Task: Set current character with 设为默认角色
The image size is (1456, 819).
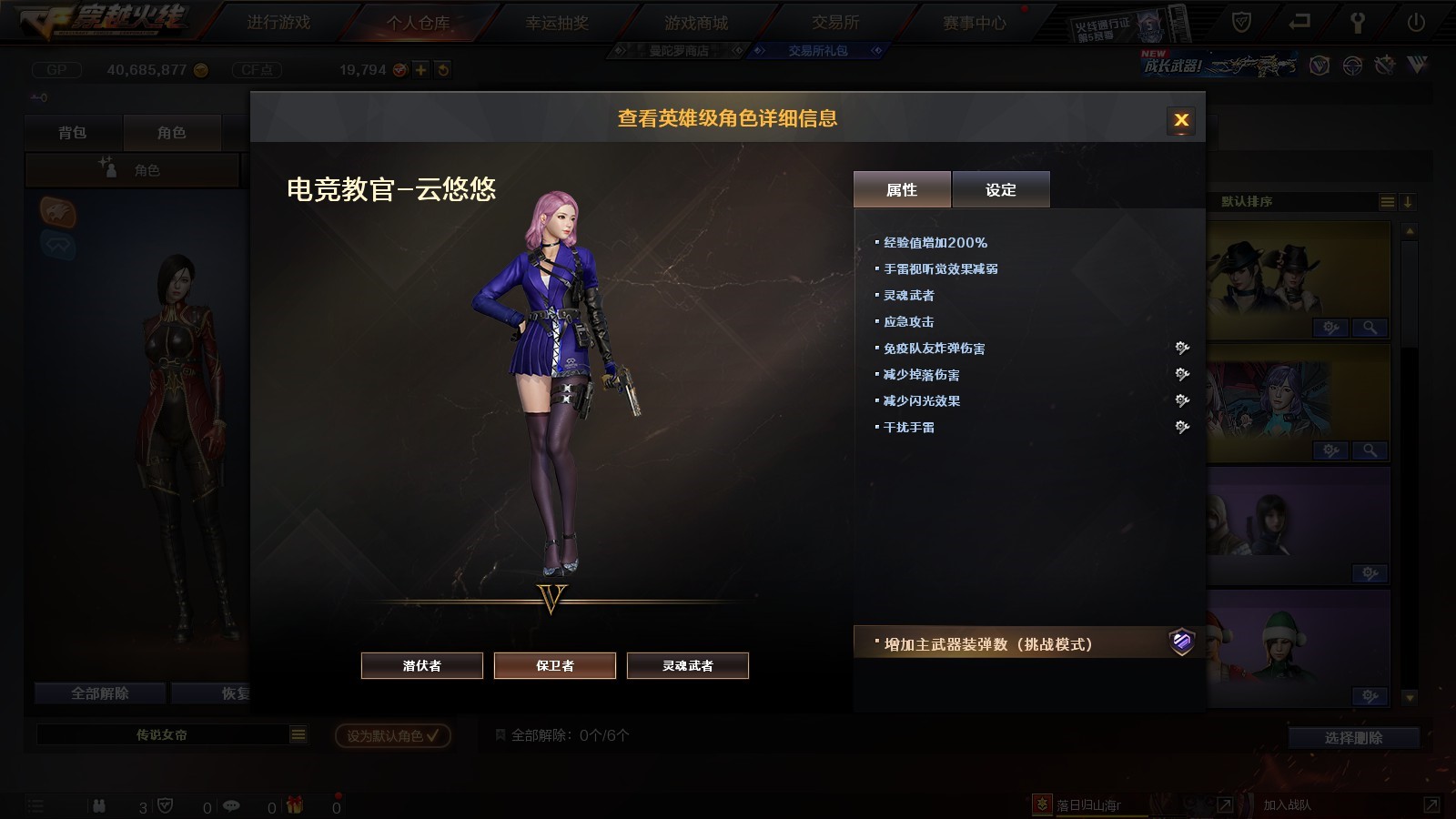Action: click(x=392, y=735)
